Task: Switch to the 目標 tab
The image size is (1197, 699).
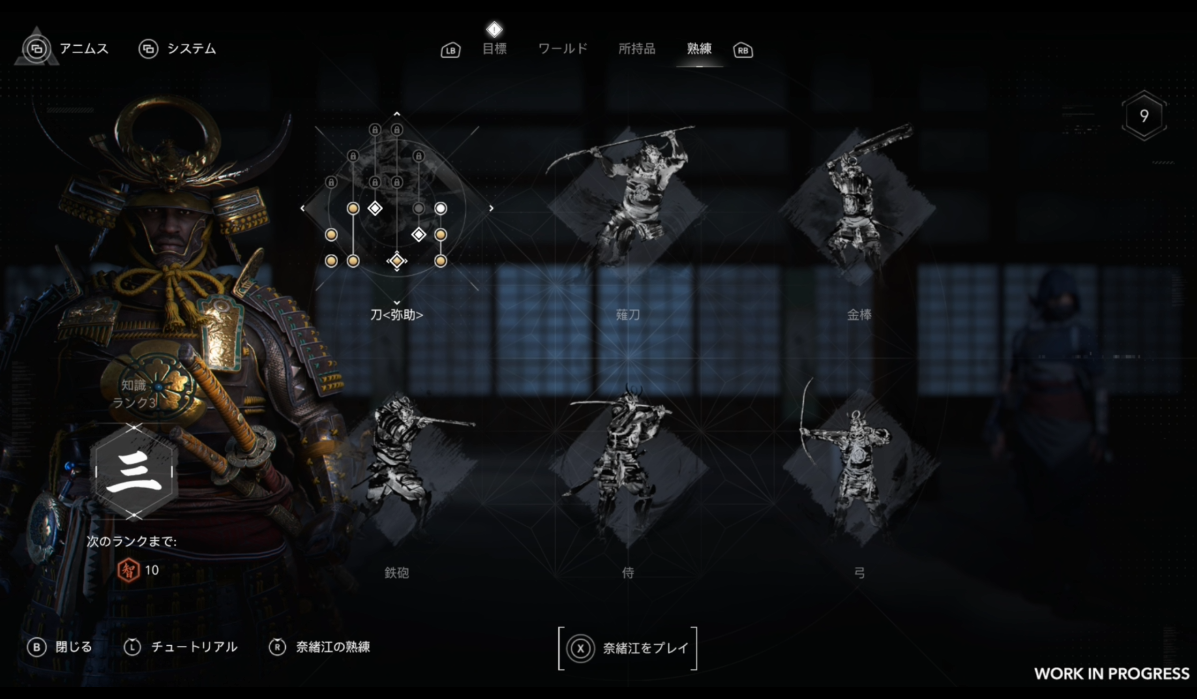Action: (494, 48)
